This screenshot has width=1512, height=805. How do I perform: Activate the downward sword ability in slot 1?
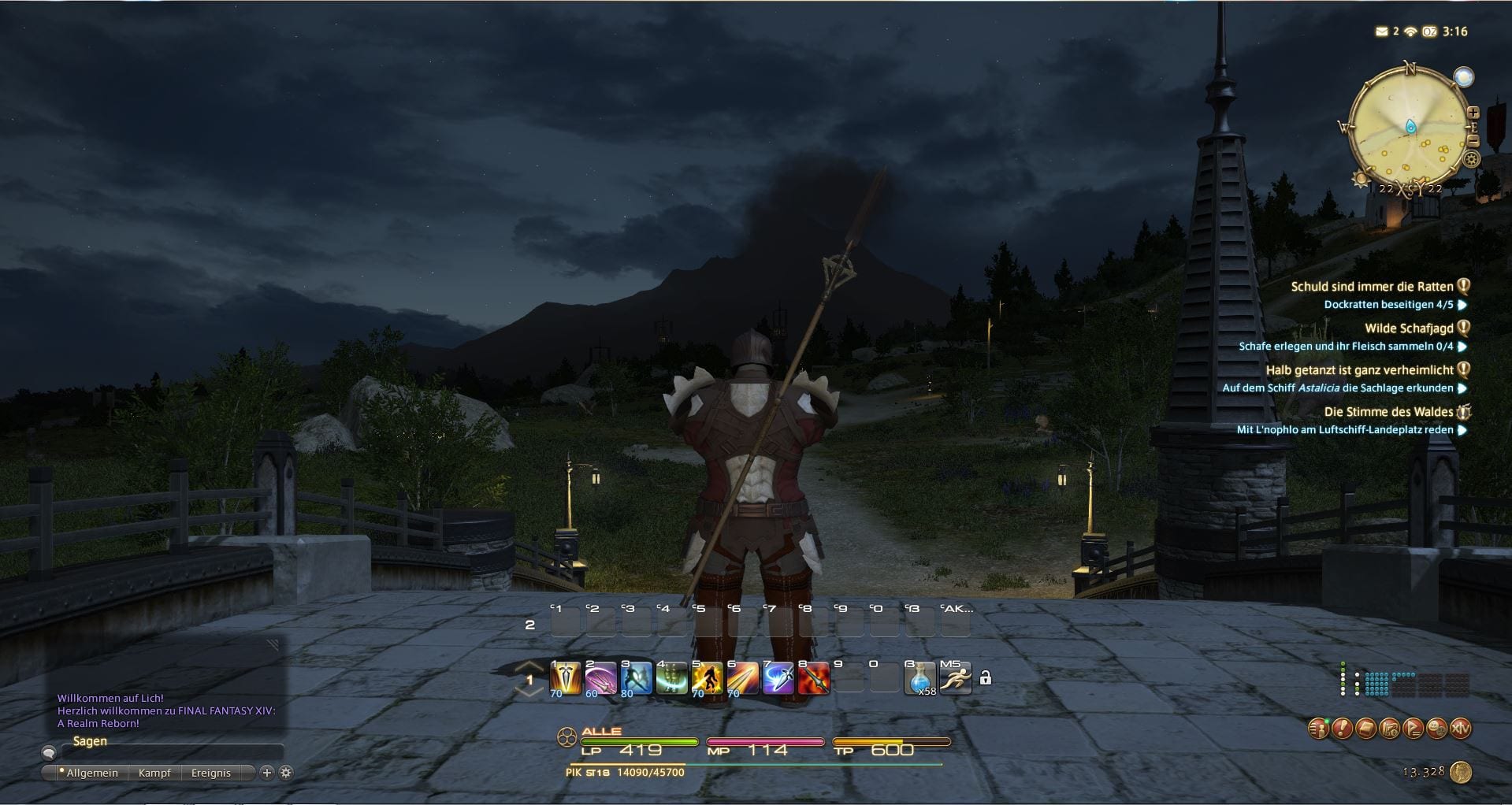[565, 678]
